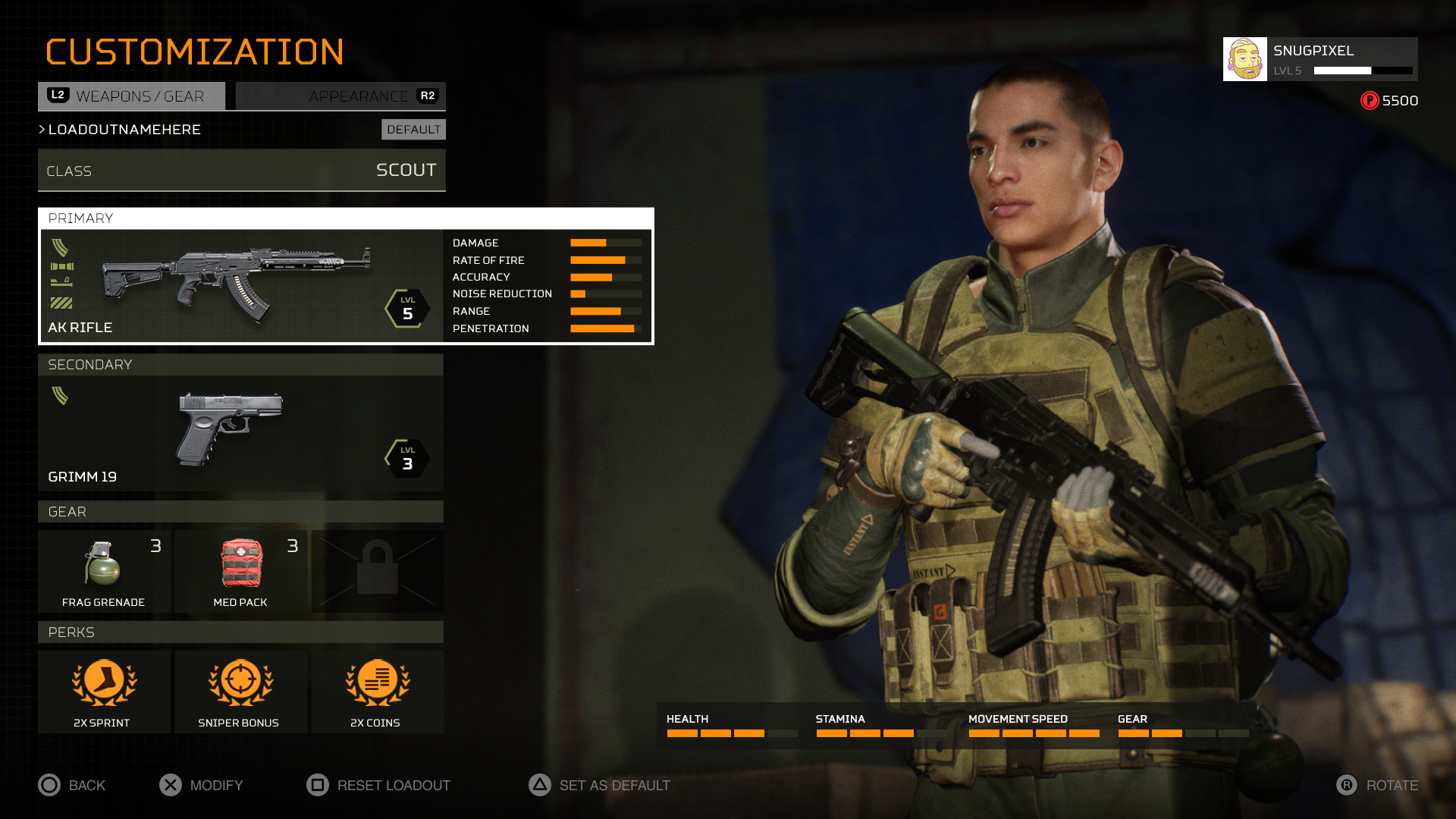Viewport: 1456px width, 819px height.
Task: Select the 2X Coins perk
Action: pos(378,692)
